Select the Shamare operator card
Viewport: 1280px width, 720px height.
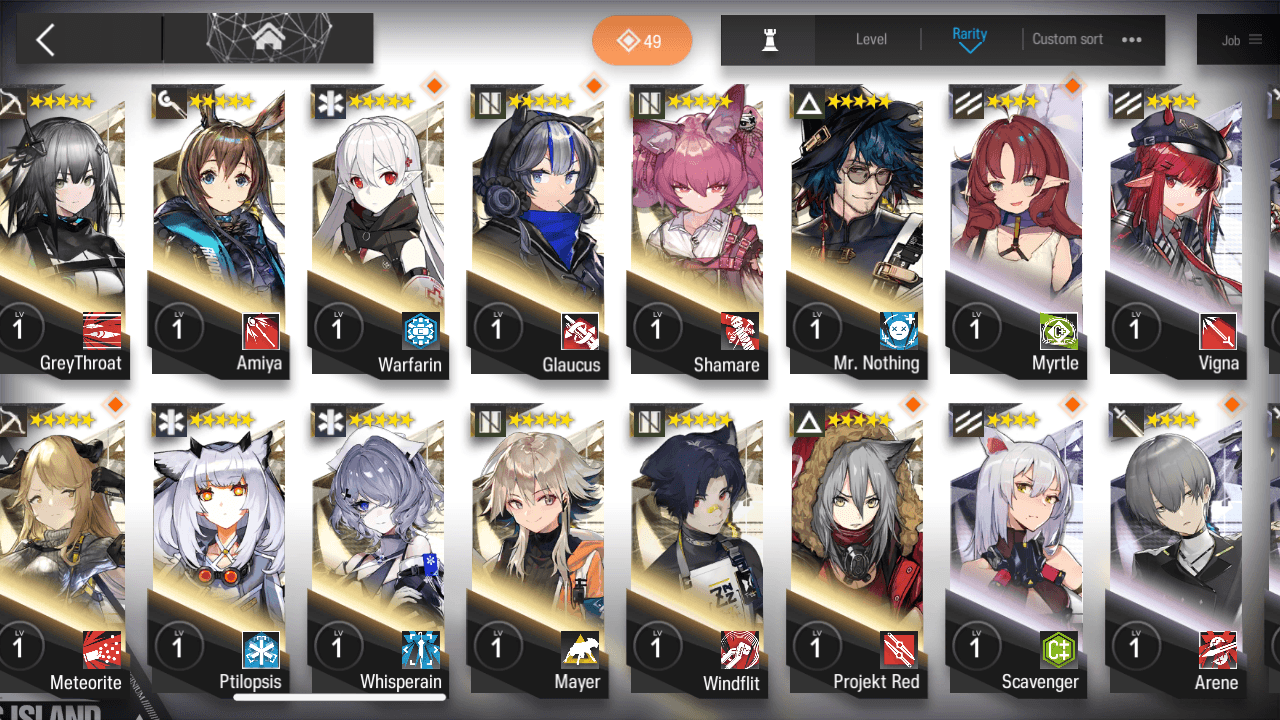coord(697,230)
